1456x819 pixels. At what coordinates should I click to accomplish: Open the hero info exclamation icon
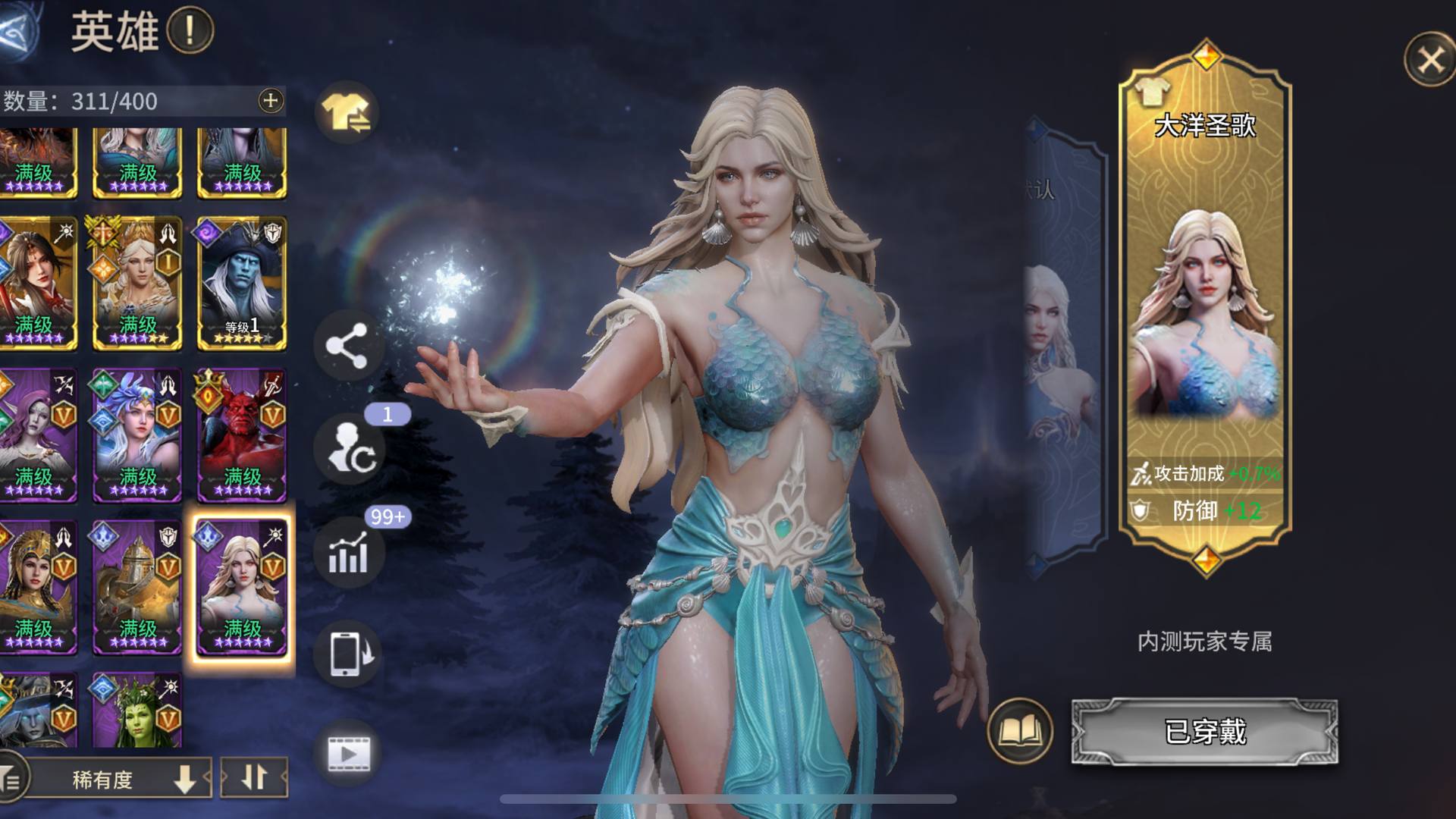pyautogui.click(x=190, y=31)
